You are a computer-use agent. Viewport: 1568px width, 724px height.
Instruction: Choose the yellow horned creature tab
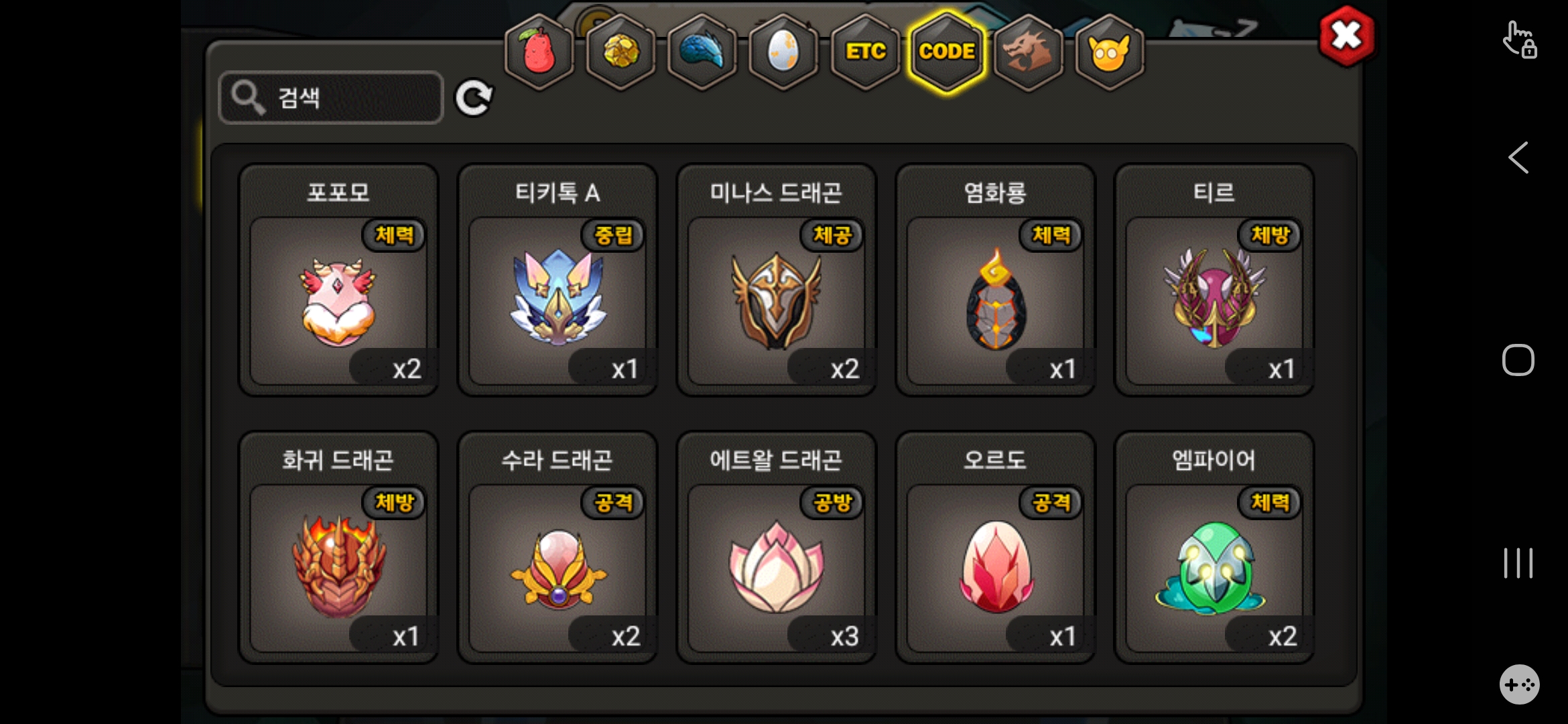coord(1110,52)
